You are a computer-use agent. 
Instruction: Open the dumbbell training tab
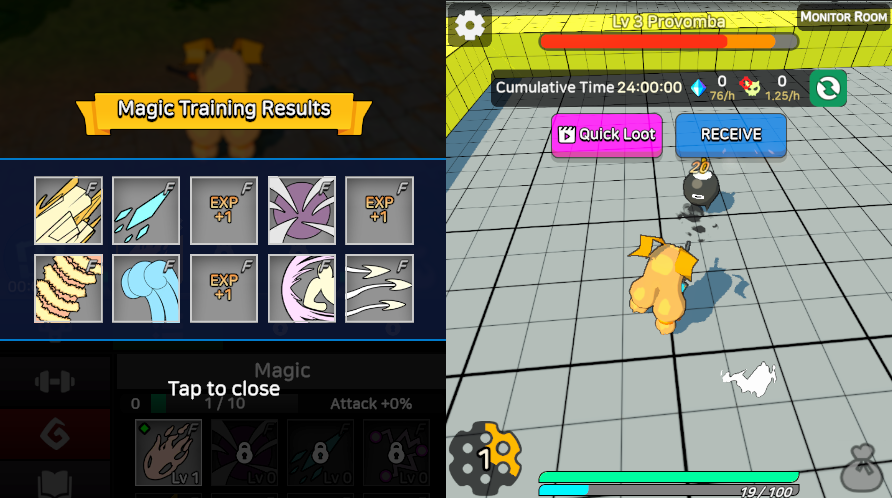tap(55, 381)
